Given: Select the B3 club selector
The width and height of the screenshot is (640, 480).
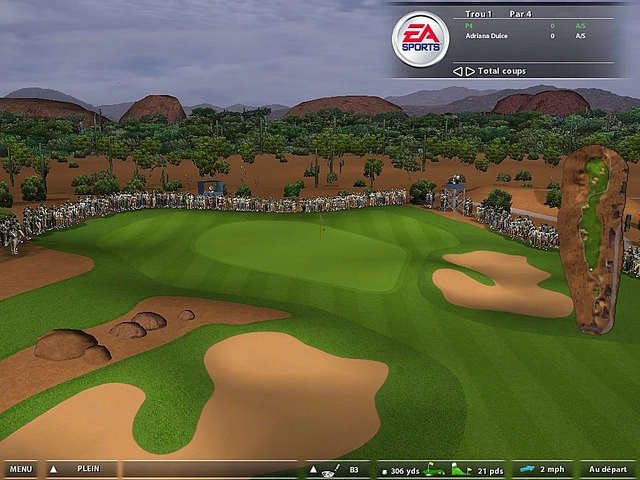Looking at the screenshot, I should pyautogui.click(x=353, y=469).
